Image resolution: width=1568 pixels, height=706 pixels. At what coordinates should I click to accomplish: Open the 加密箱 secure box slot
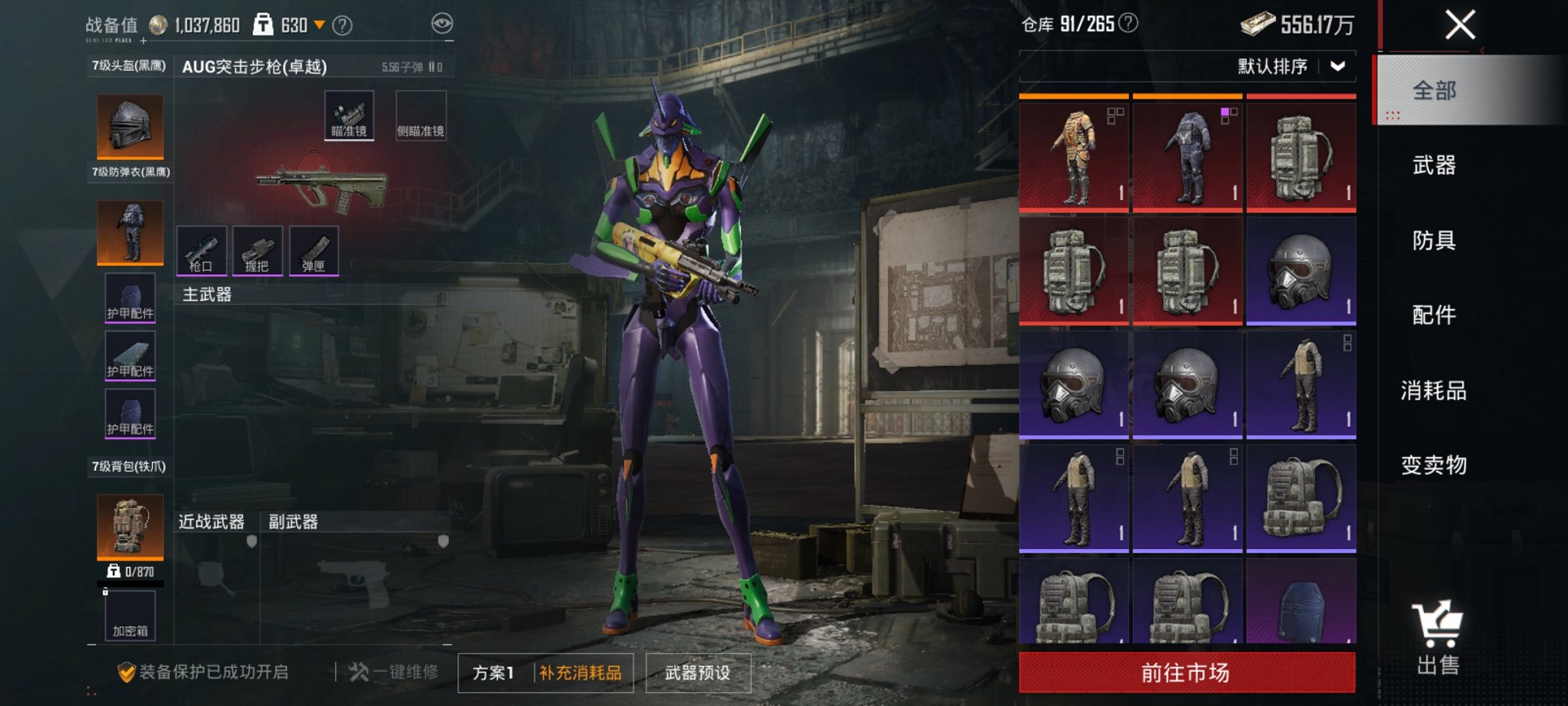130,616
